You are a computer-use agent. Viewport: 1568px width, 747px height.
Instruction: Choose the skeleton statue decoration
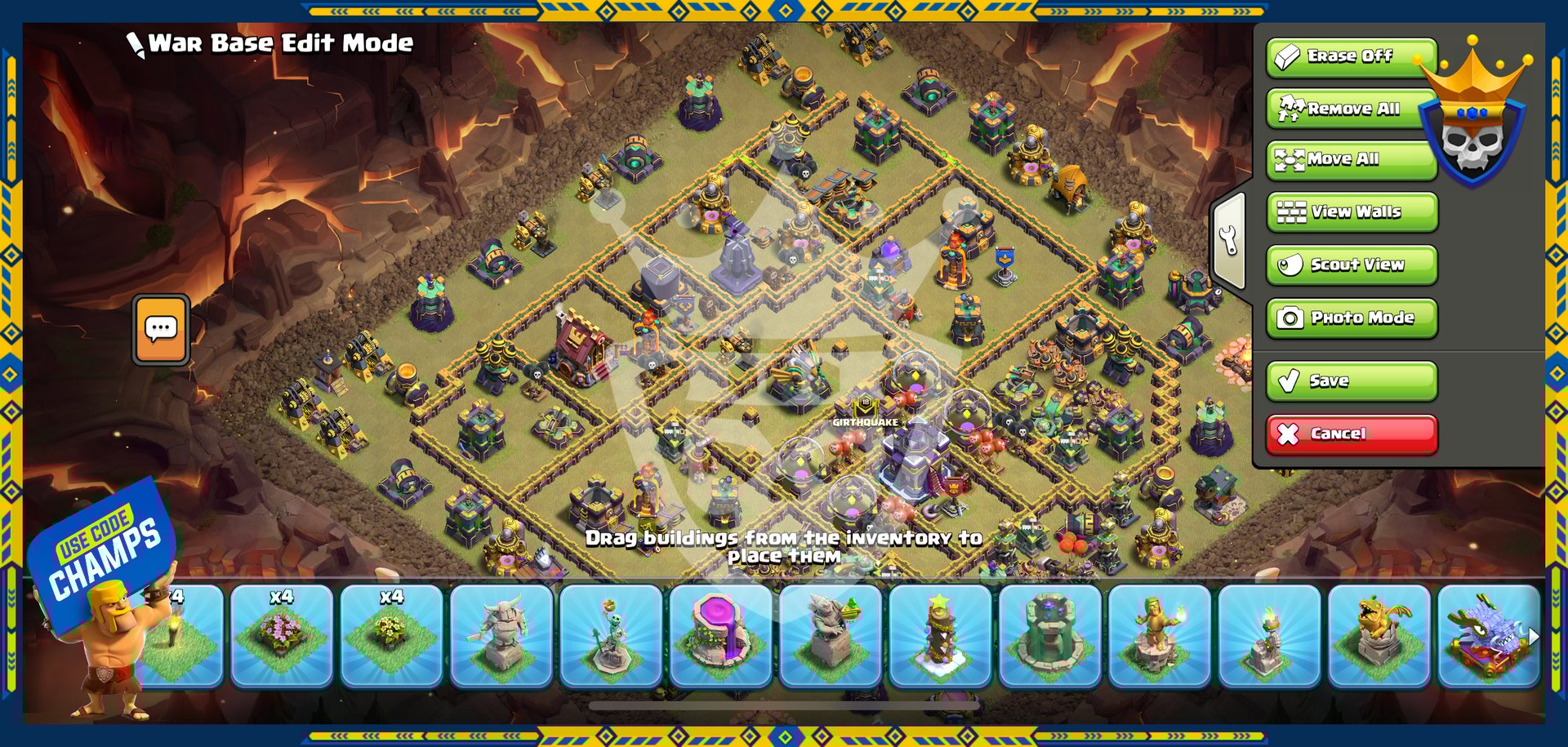[611, 636]
